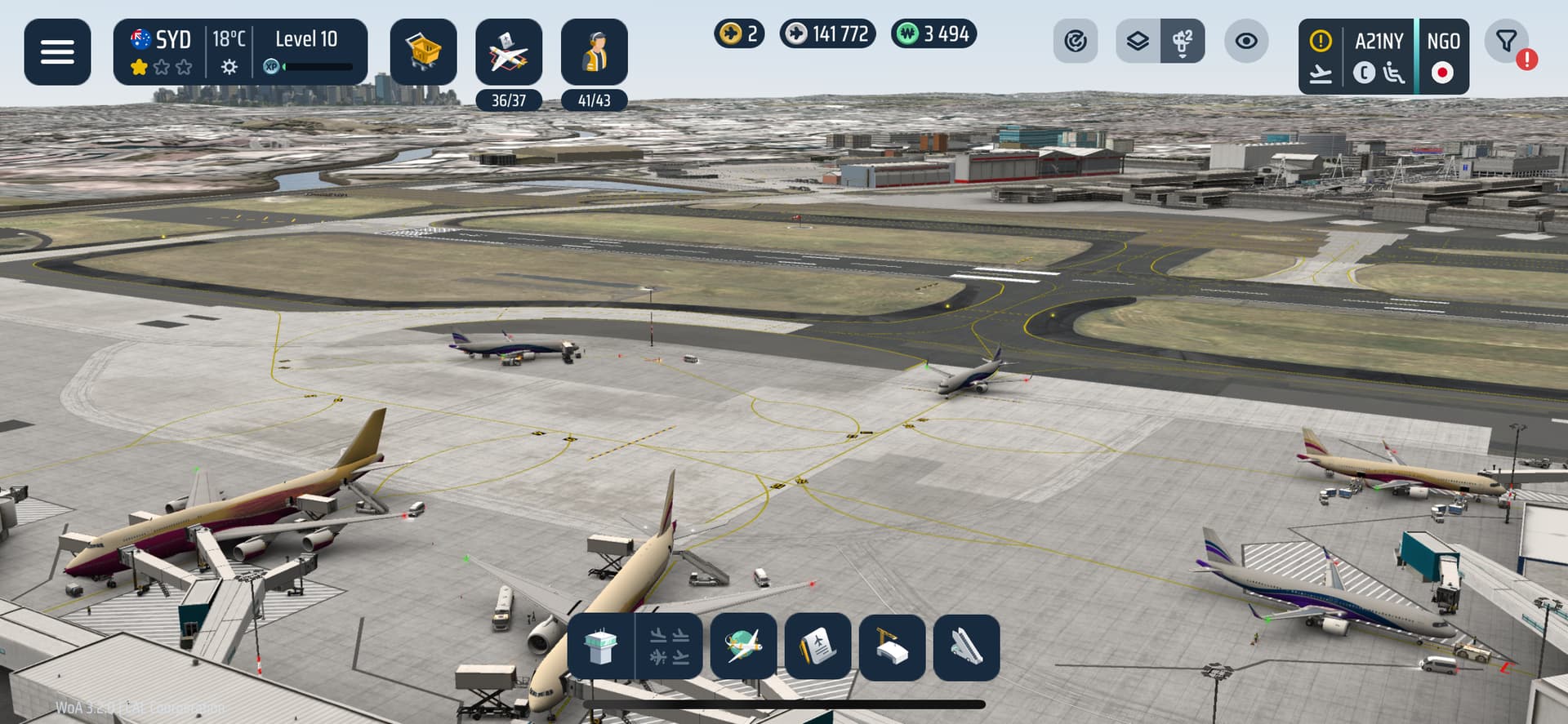
Task: Tap the silver plane currency counter
Action: coord(827,34)
